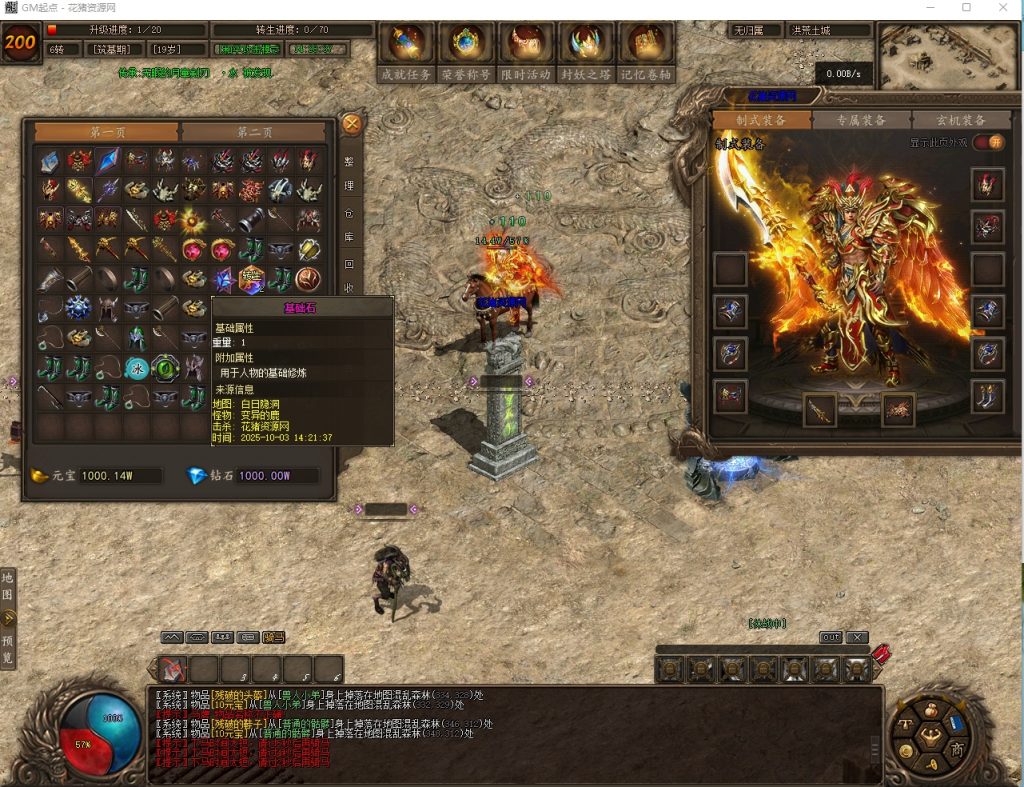Open the 限时活动 limited-time events

[526, 50]
